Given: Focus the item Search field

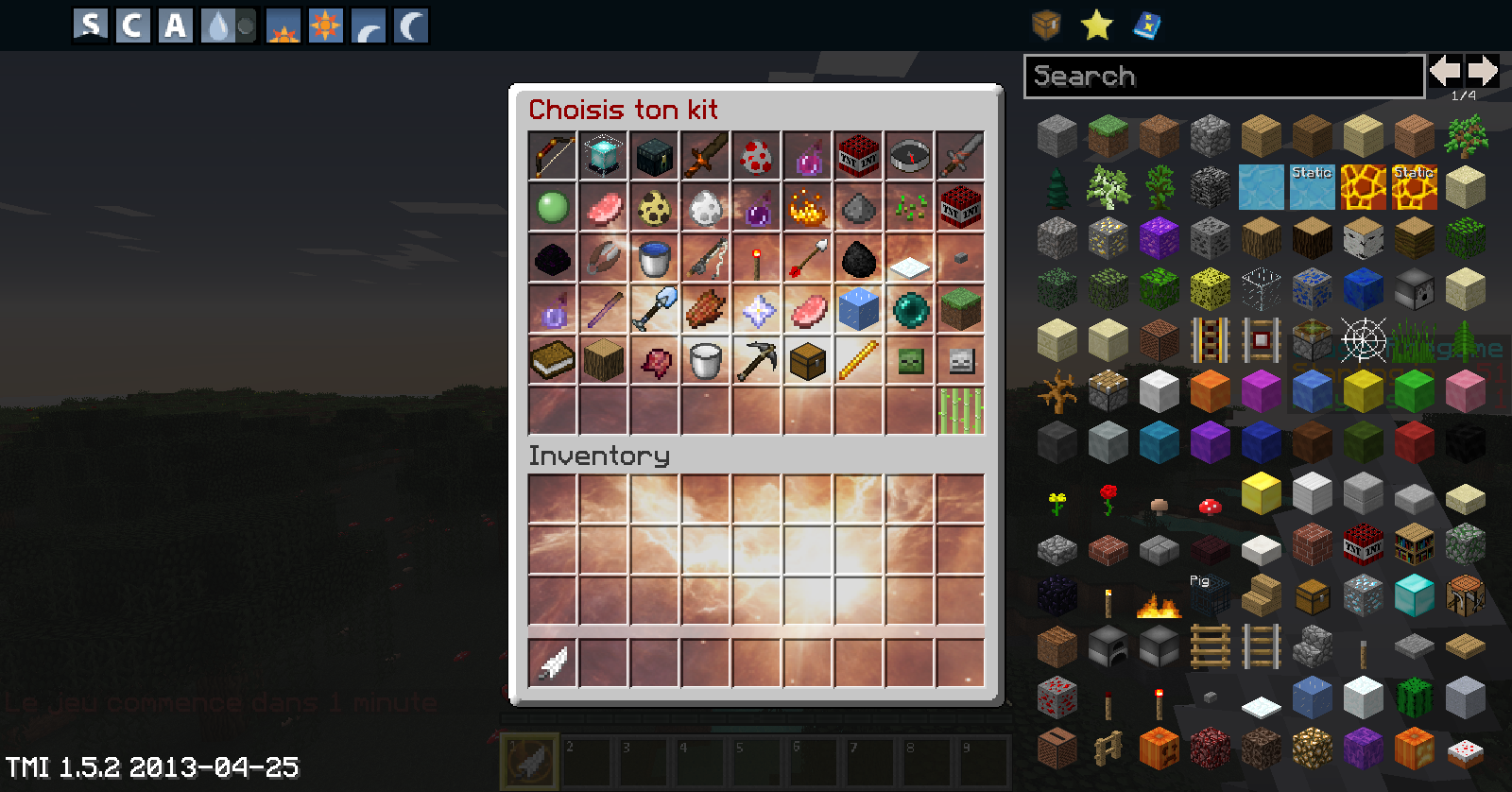Looking at the screenshot, I should 1224,77.
